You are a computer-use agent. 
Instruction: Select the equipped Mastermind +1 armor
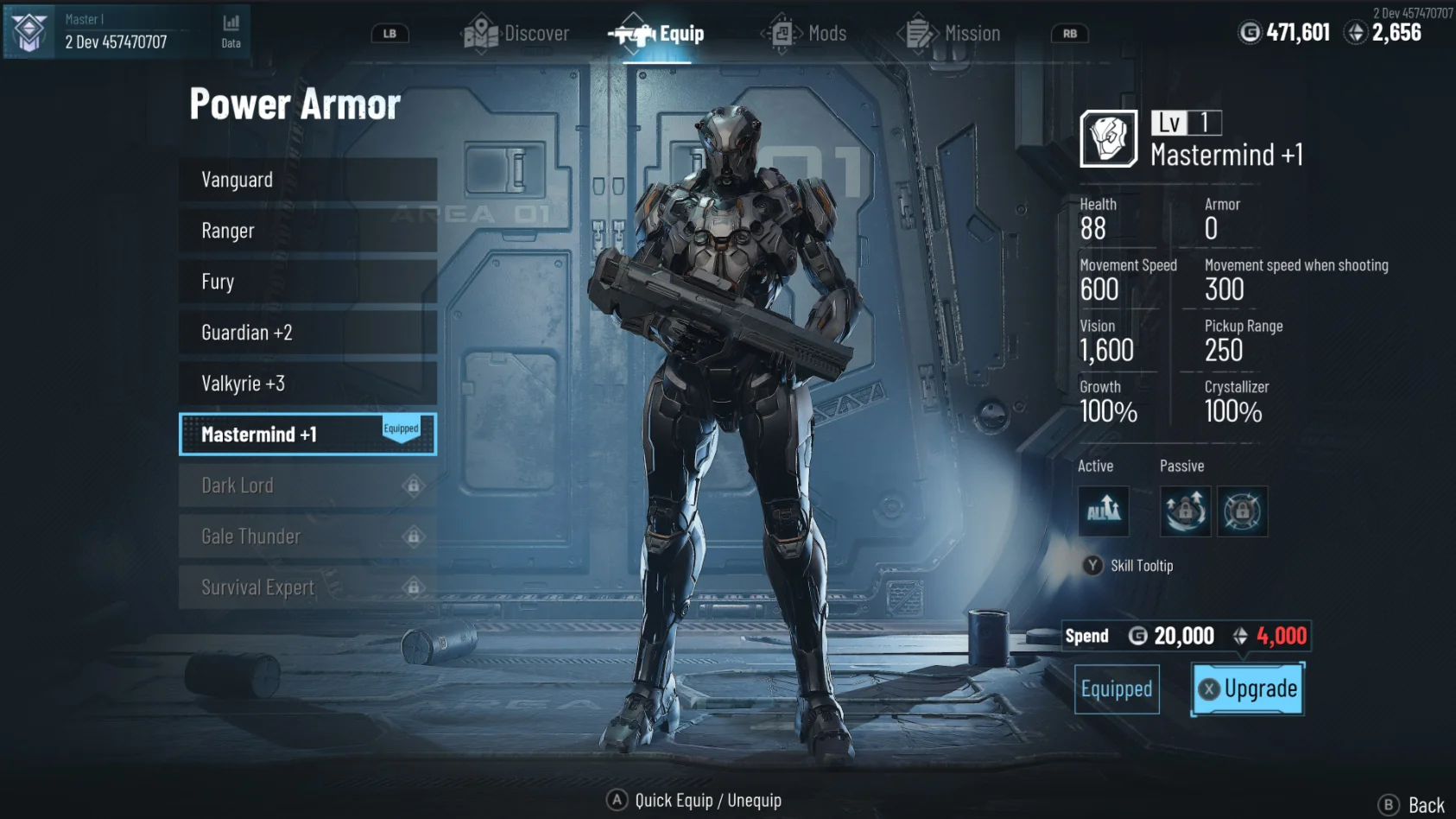tap(307, 434)
